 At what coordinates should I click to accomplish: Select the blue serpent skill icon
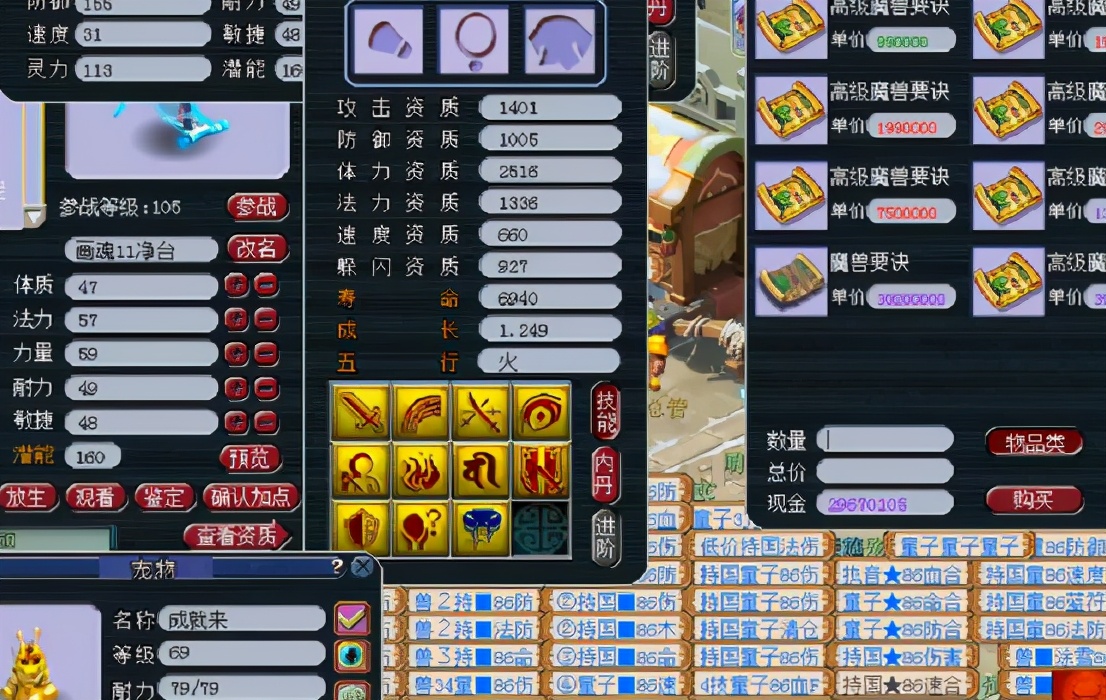tap(481, 529)
